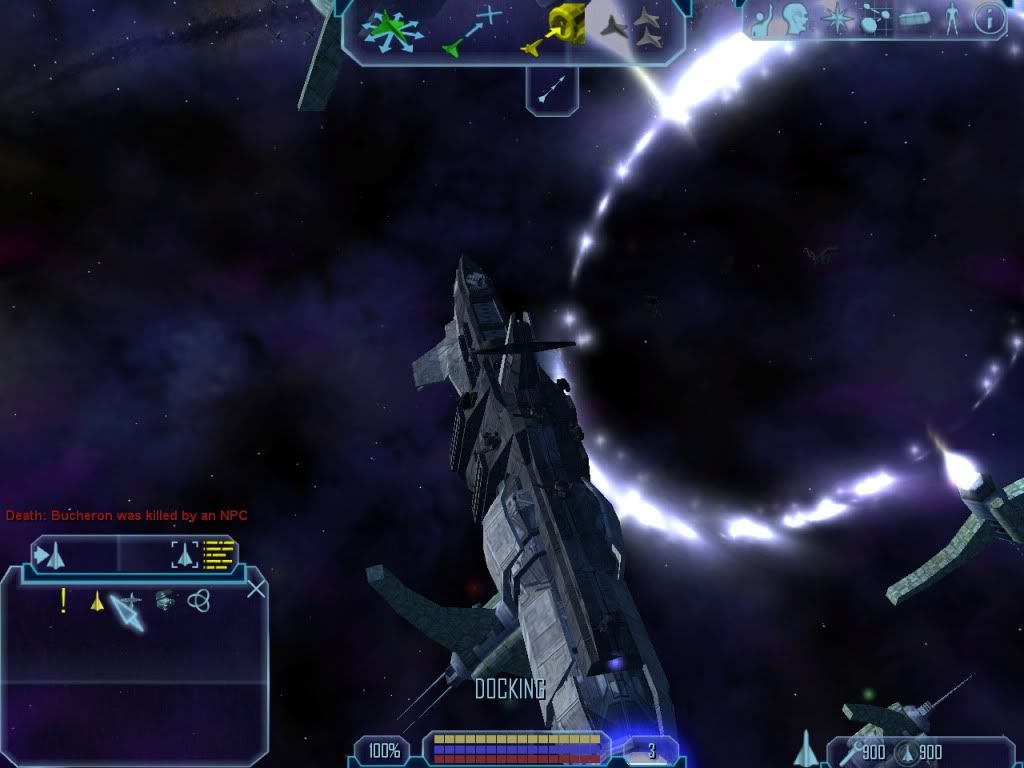The width and height of the screenshot is (1024, 768).
Task: Open the Nav Map star icon
Action: tap(836, 19)
